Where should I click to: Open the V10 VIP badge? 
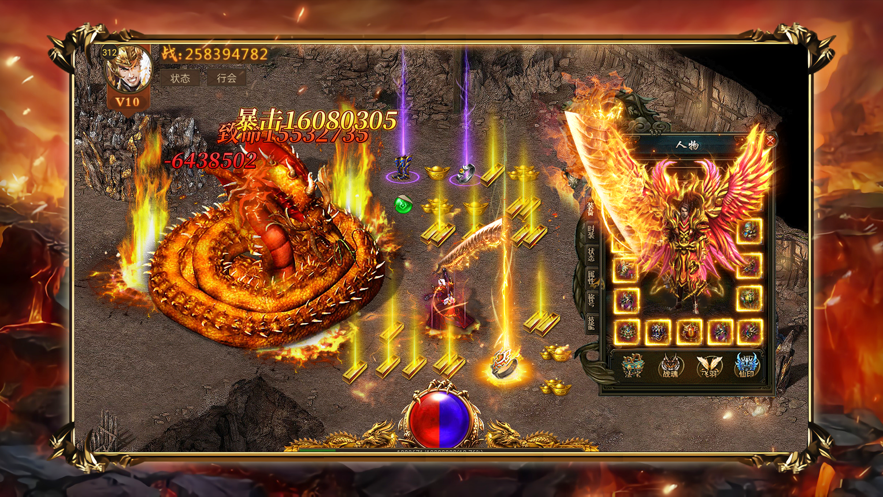point(128,101)
